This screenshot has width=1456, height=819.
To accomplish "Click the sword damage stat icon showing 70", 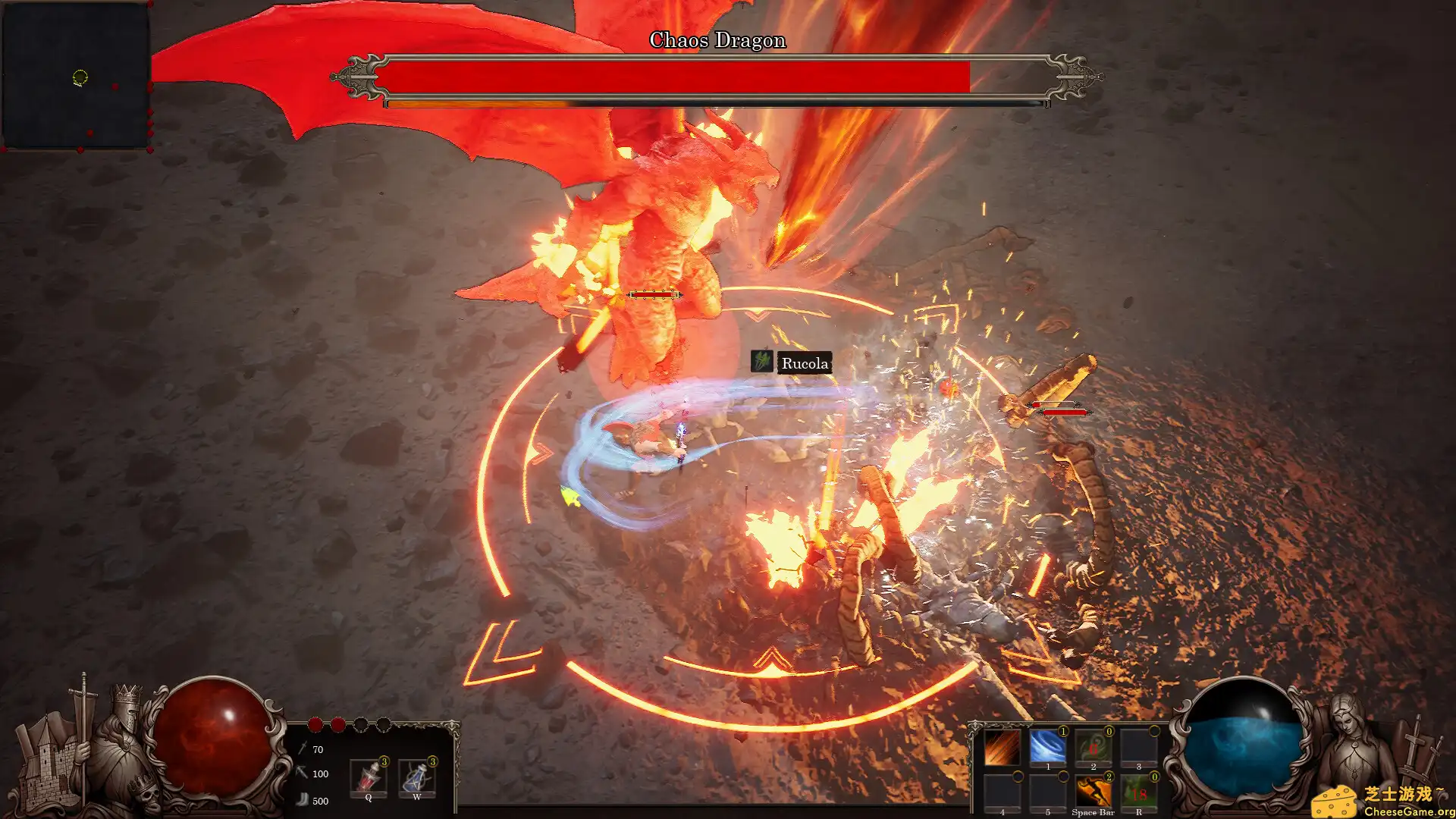I will pos(303,749).
